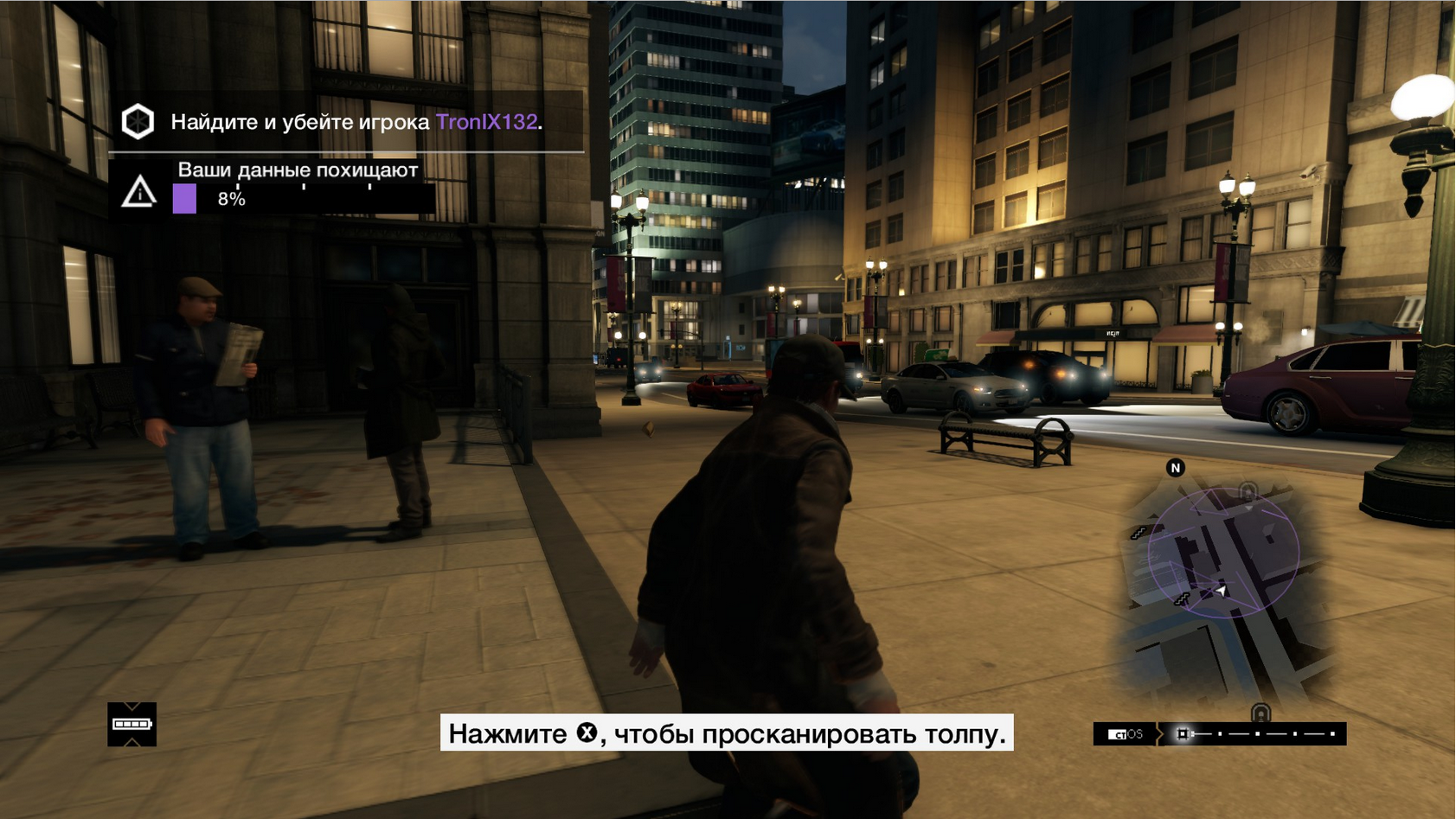Expand gadgets with the upward chevron

pyautogui.click(x=131, y=740)
